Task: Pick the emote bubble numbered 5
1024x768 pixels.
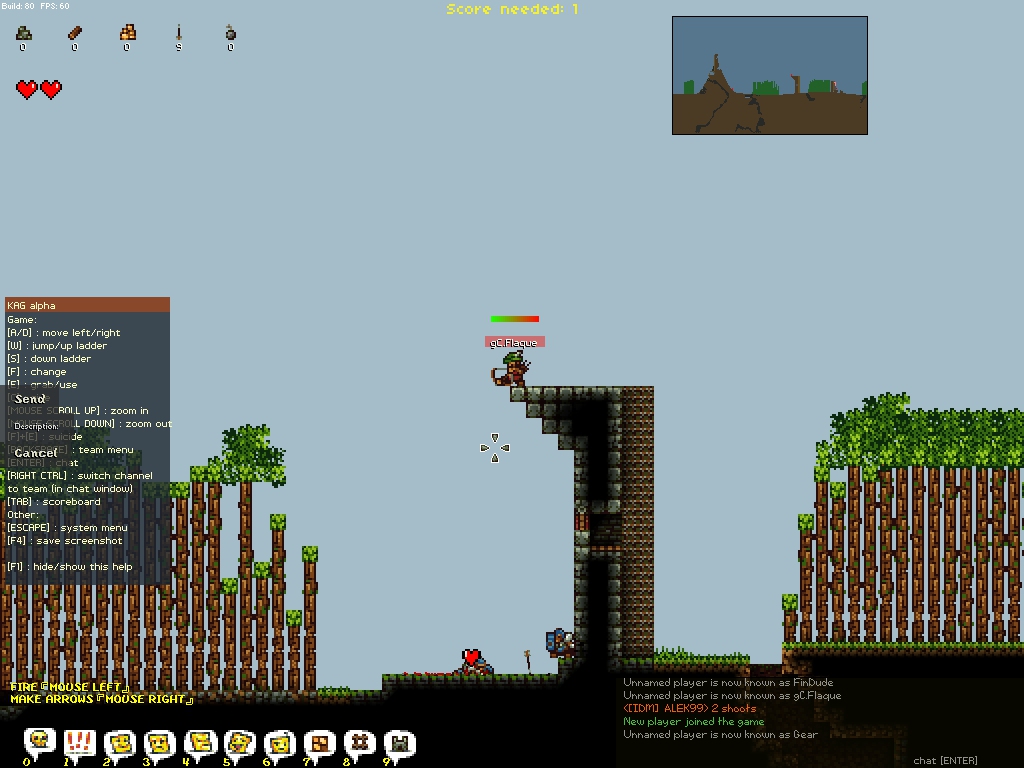Action: pyautogui.click(x=240, y=742)
